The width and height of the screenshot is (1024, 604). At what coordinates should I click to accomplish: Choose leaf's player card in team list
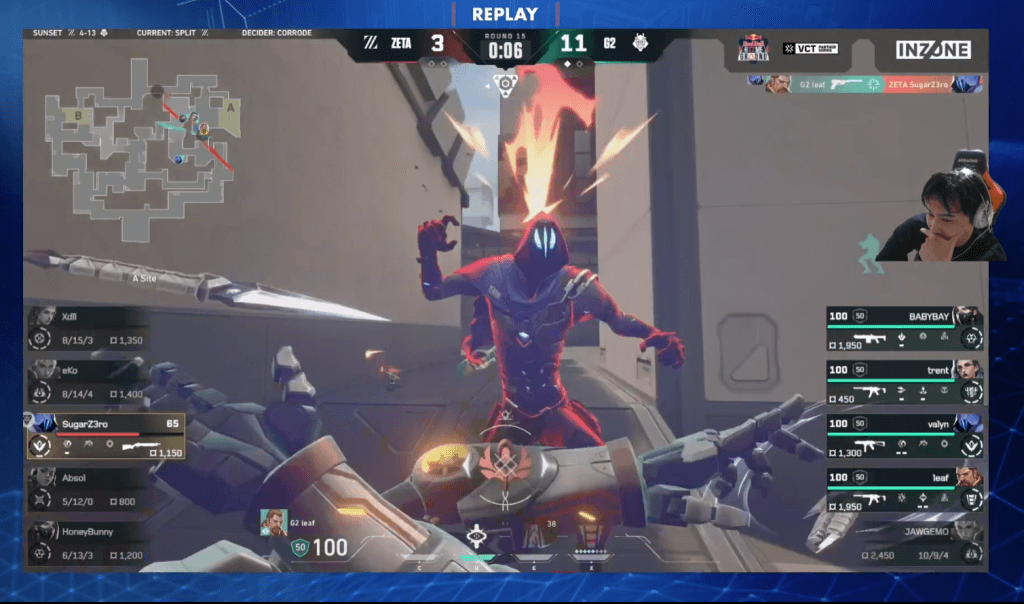(904, 491)
